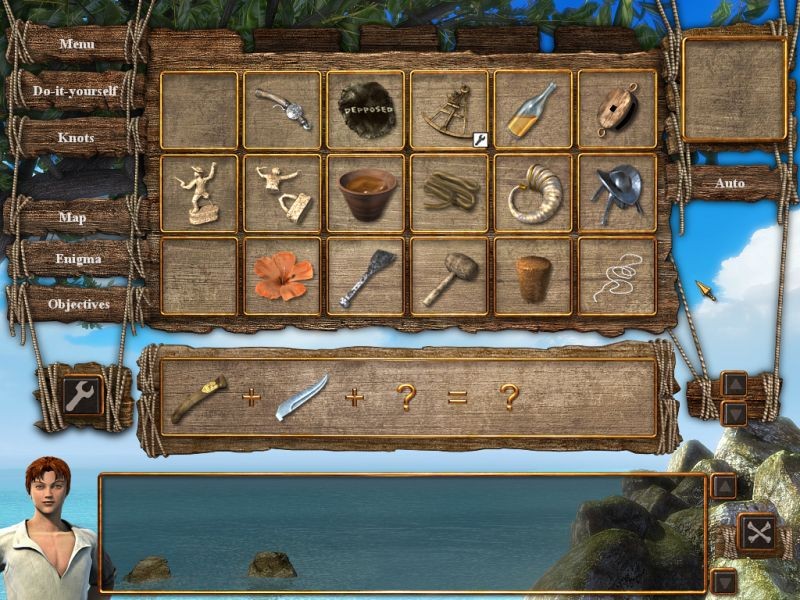Select the knife blade in recipe bar
Image resolution: width=800 pixels, height=600 pixels.
301,396
